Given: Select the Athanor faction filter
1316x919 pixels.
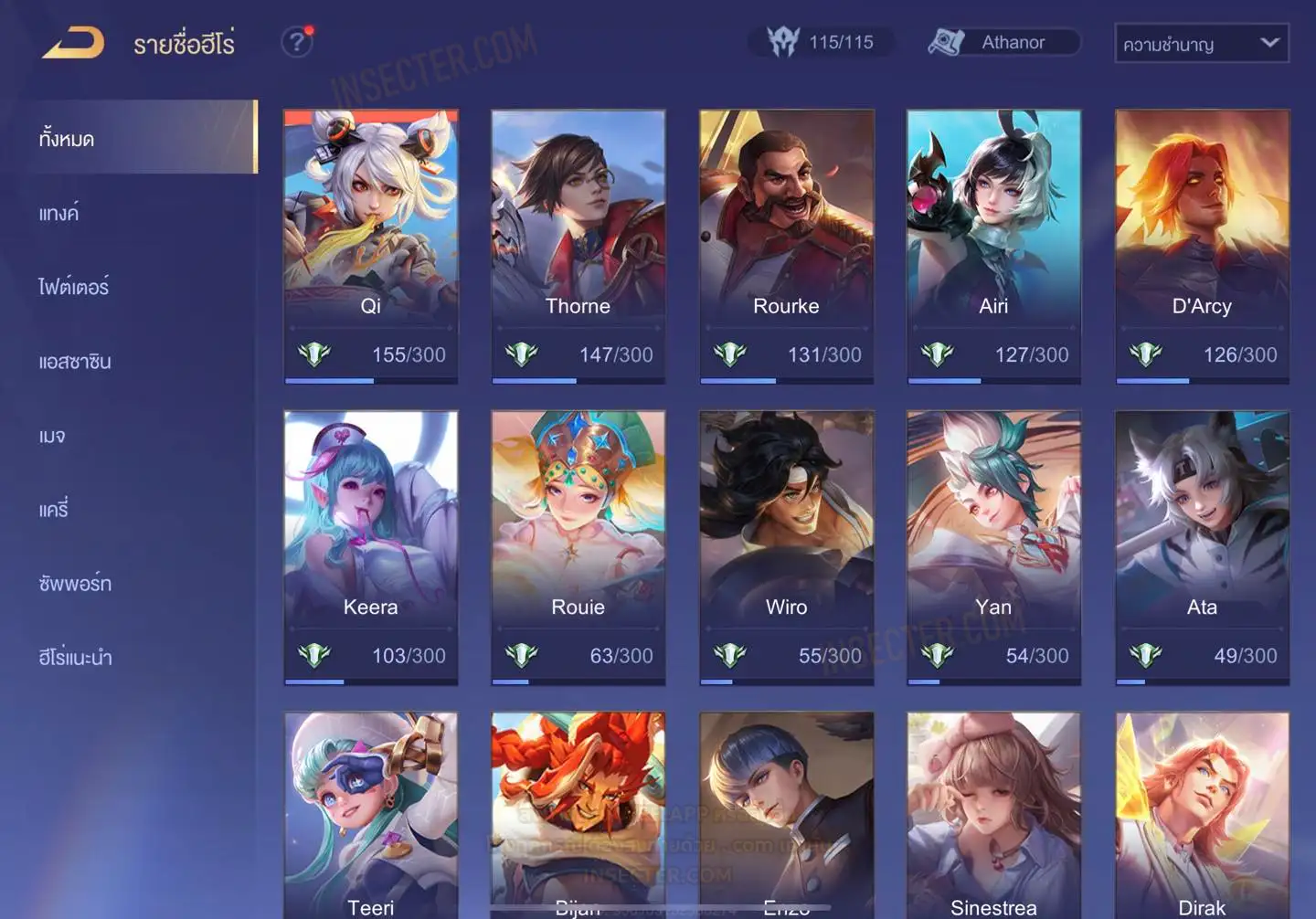Looking at the screenshot, I should 1003,42.
